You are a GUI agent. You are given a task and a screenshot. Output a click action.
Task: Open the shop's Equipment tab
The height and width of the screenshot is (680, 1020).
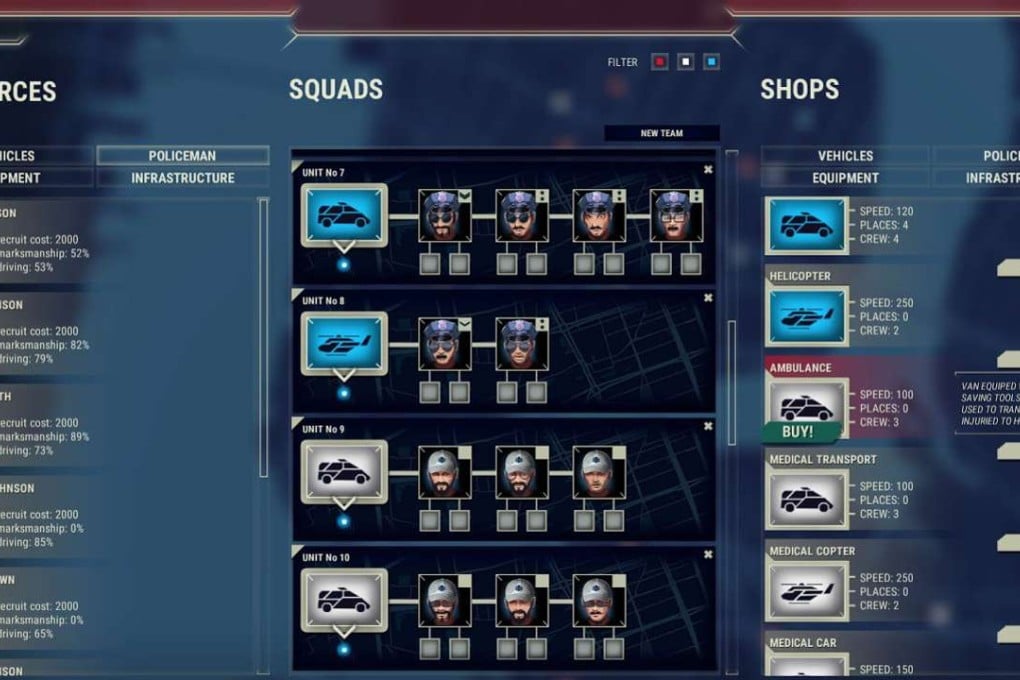pyautogui.click(x=845, y=178)
